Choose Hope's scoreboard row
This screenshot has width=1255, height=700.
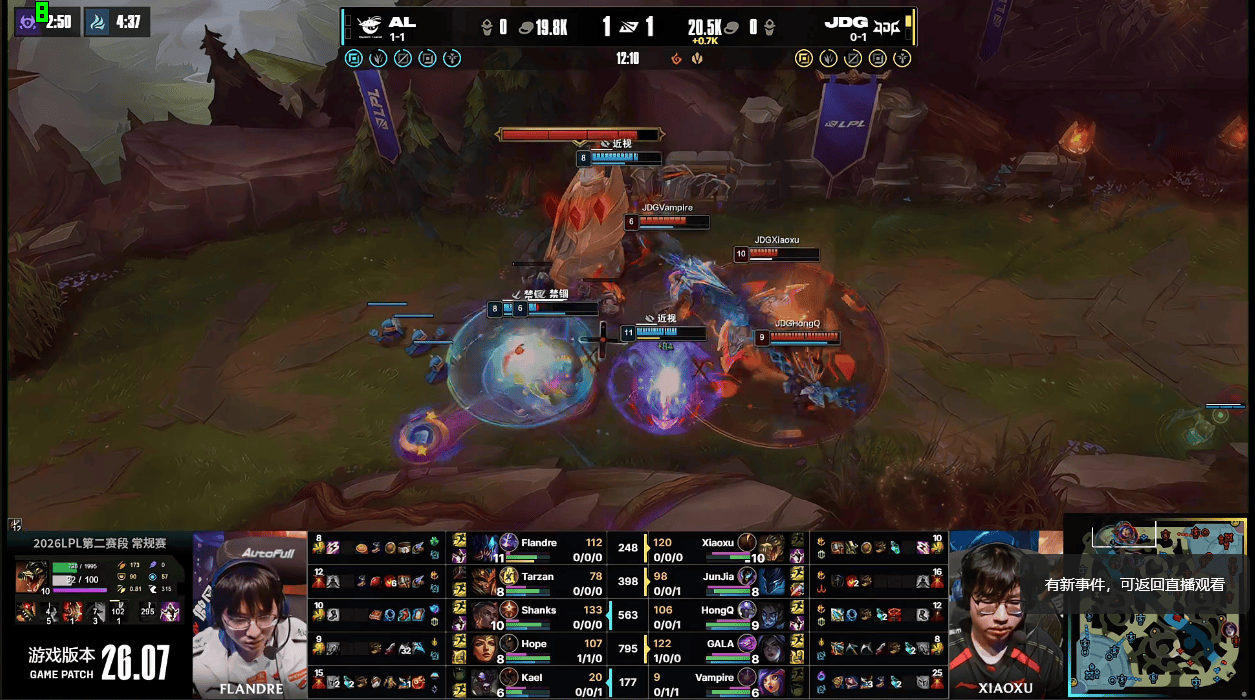pos(538,649)
